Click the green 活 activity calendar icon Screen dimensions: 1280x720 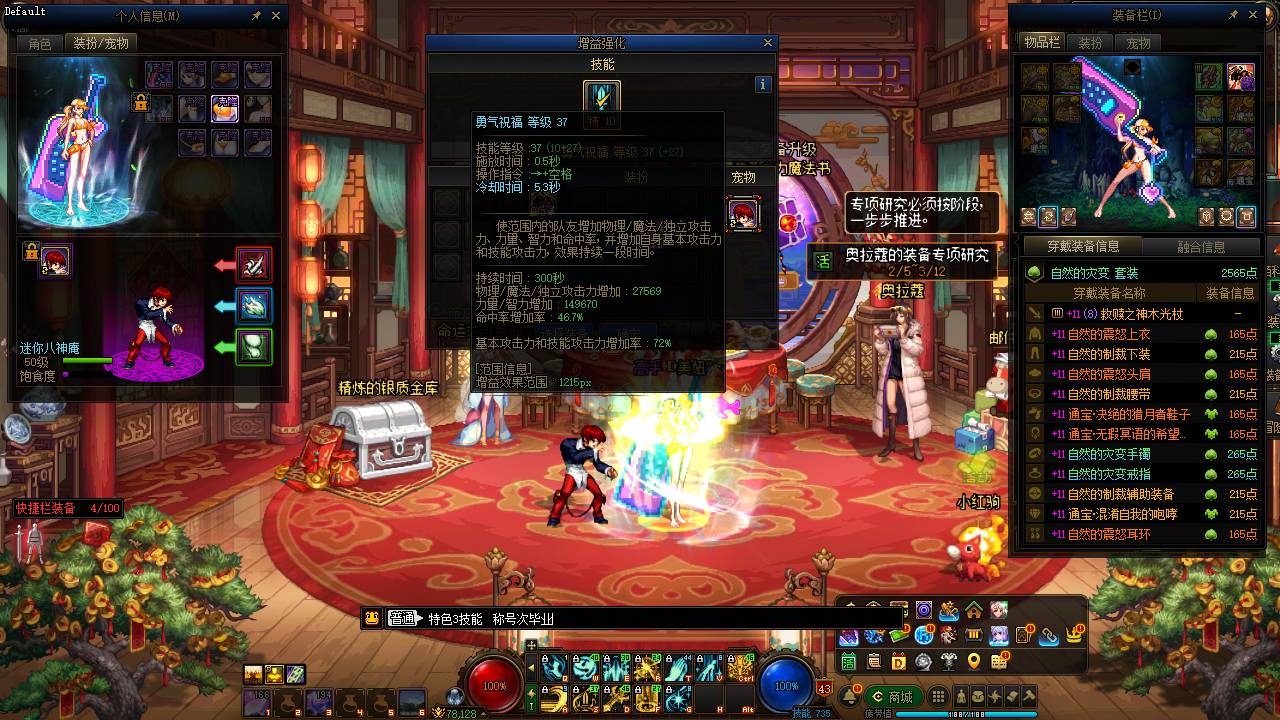coord(848,662)
